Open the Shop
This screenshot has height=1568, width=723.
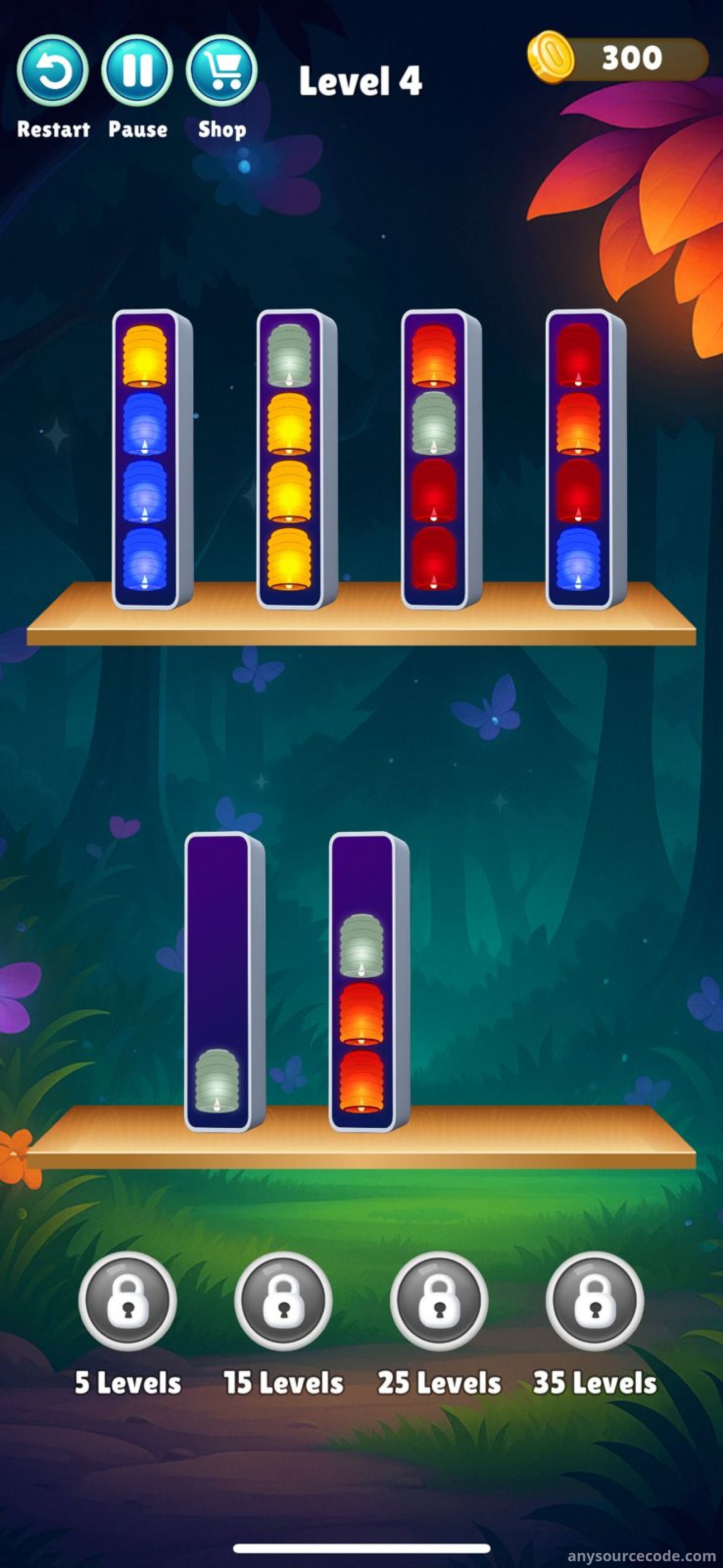point(221,71)
